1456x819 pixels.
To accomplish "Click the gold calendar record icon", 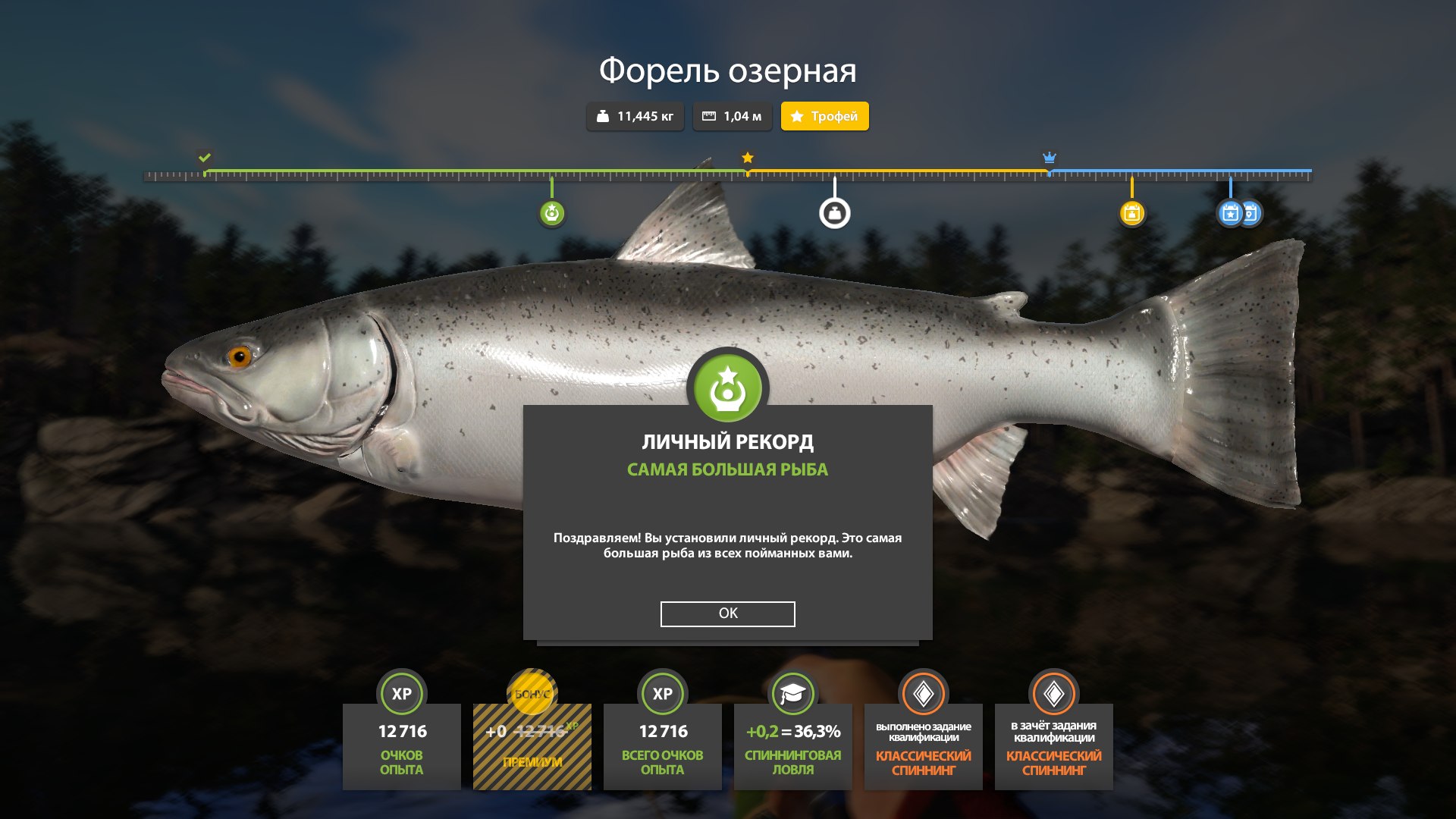I will coord(1131,213).
